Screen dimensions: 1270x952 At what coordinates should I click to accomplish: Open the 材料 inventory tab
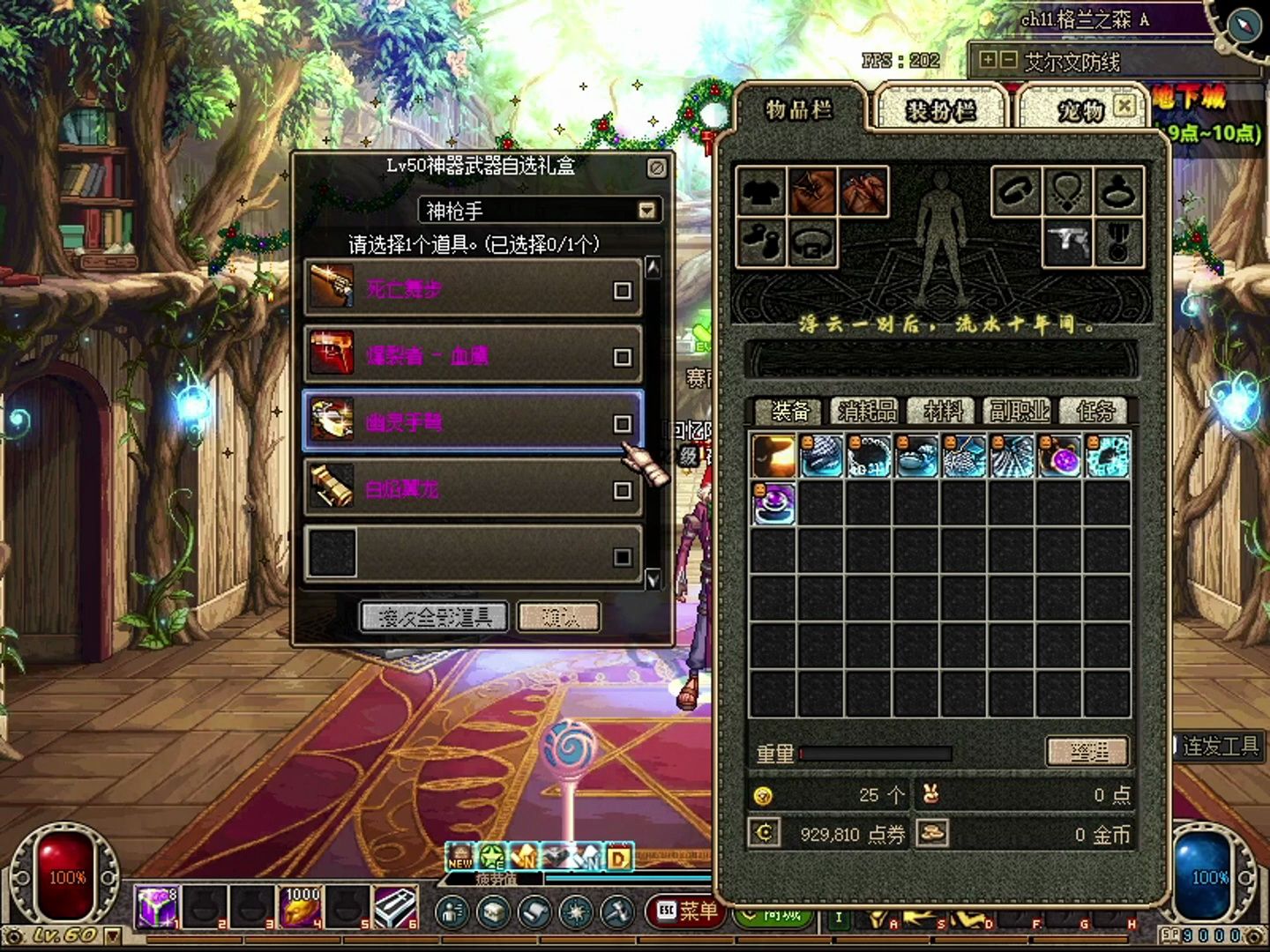pyautogui.click(x=942, y=411)
